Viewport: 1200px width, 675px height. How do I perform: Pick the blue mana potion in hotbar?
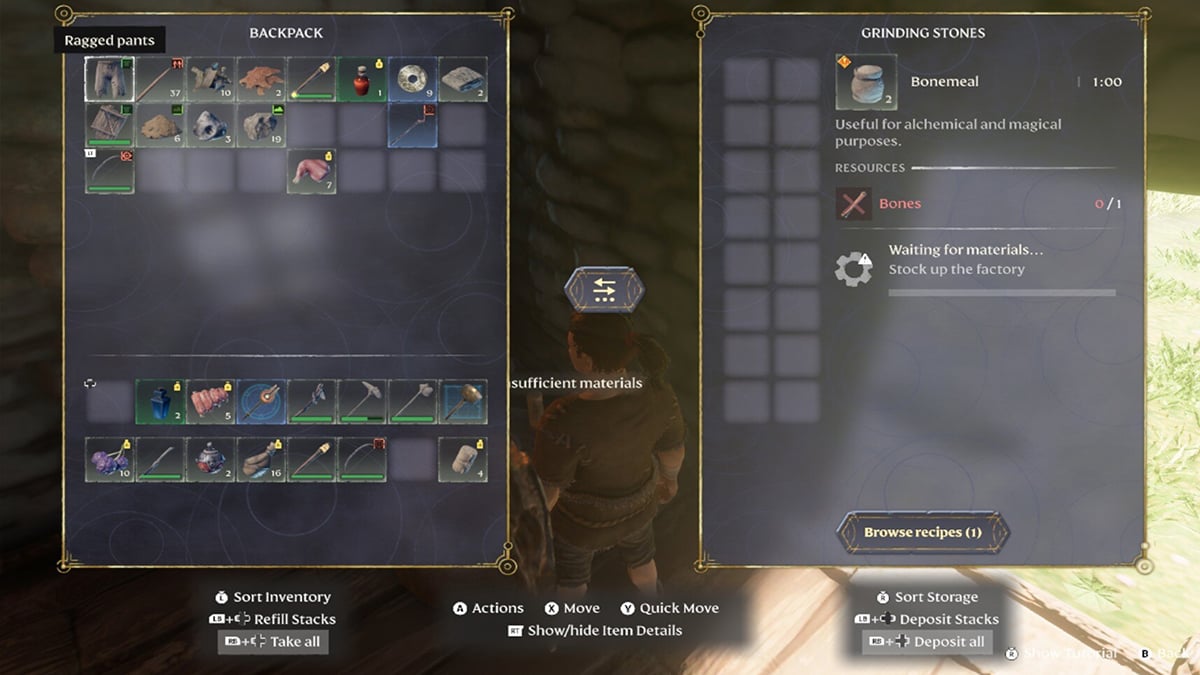(160, 400)
